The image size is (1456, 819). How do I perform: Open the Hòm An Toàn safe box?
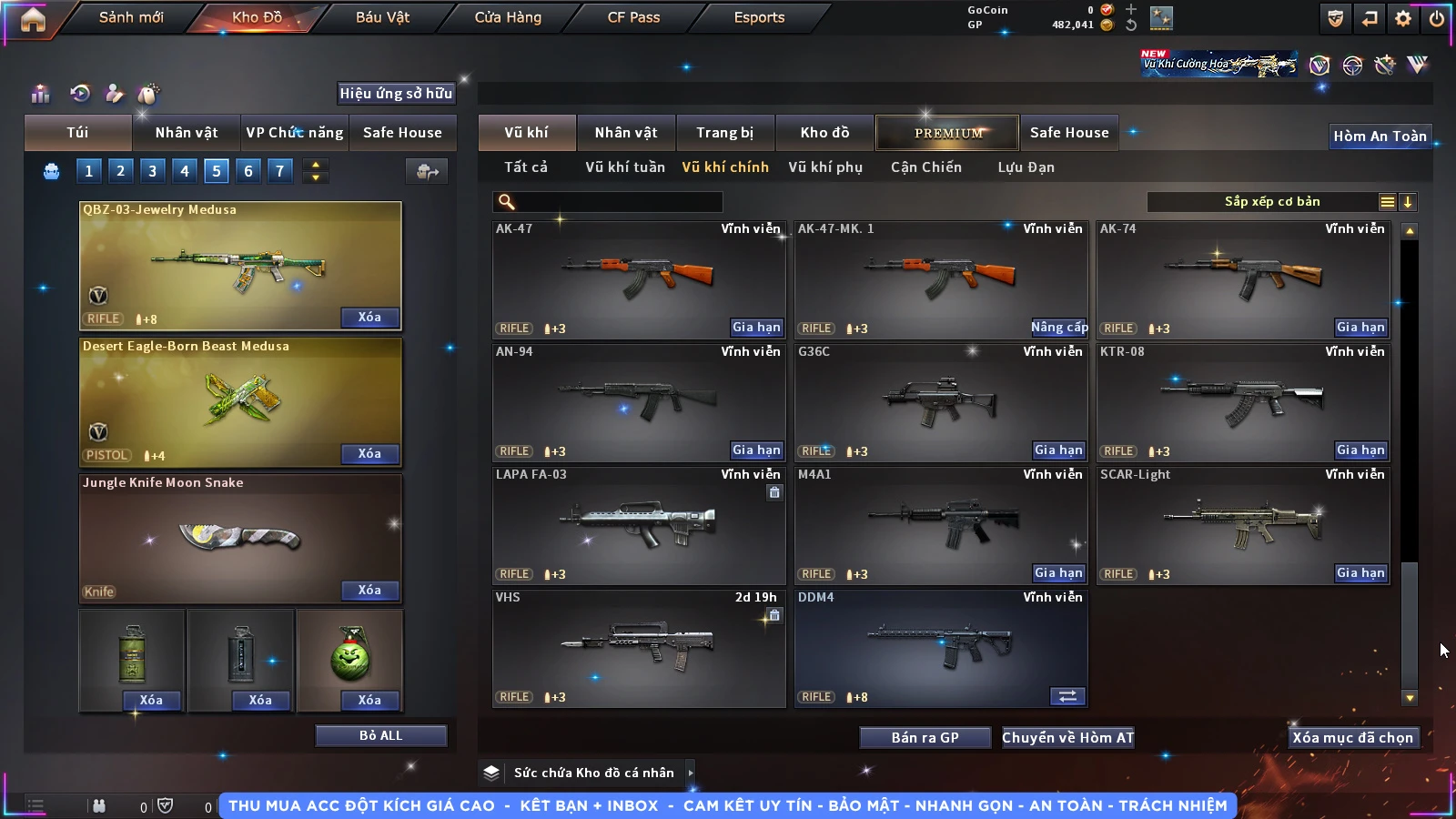click(x=1380, y=136)
